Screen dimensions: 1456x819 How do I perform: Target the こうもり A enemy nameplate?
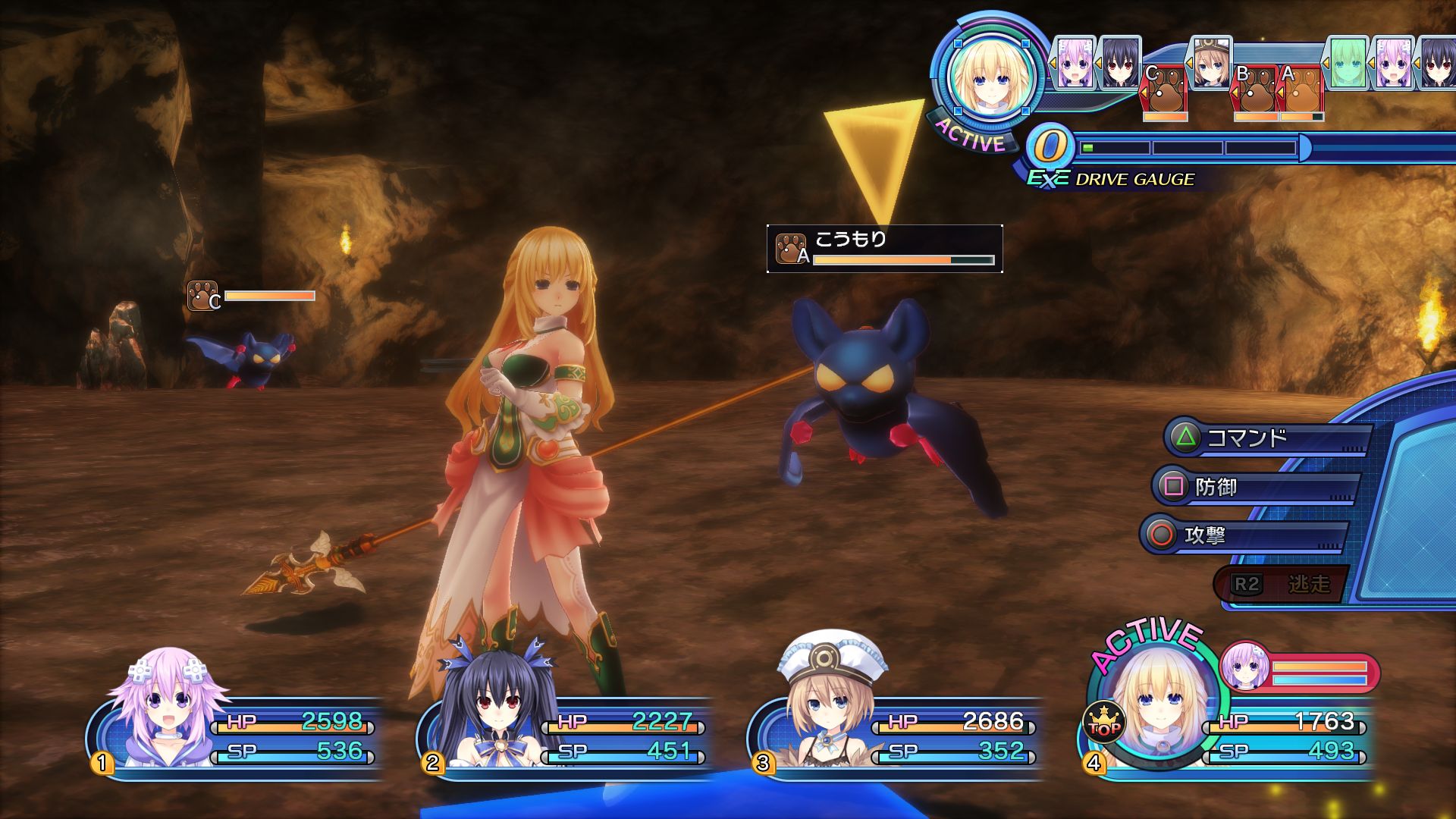click(x=884, y=249)
